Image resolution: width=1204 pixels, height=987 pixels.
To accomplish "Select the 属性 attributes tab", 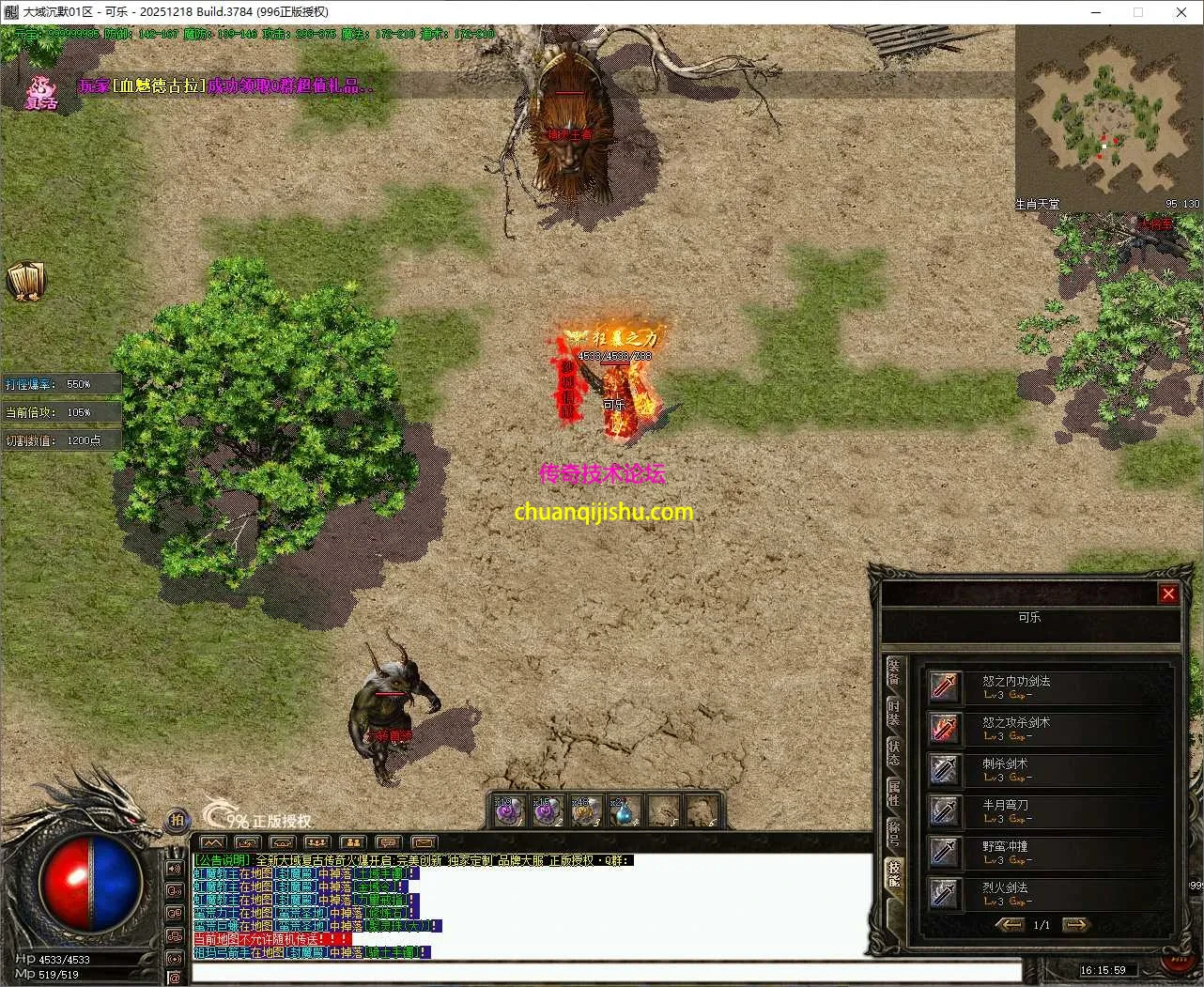I will [893, 793].
